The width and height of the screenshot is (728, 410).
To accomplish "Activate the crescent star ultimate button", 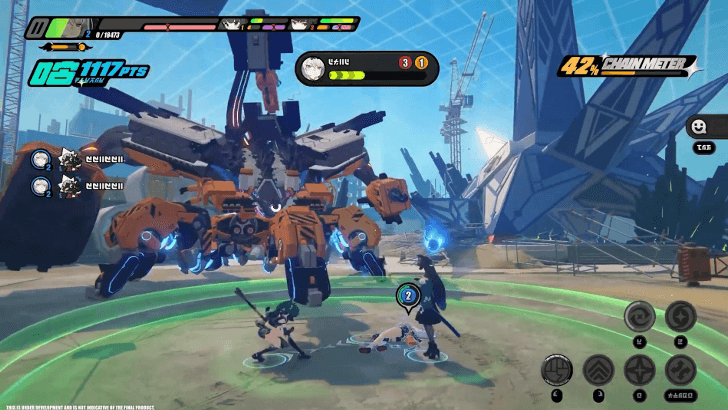I will point(680,317).
